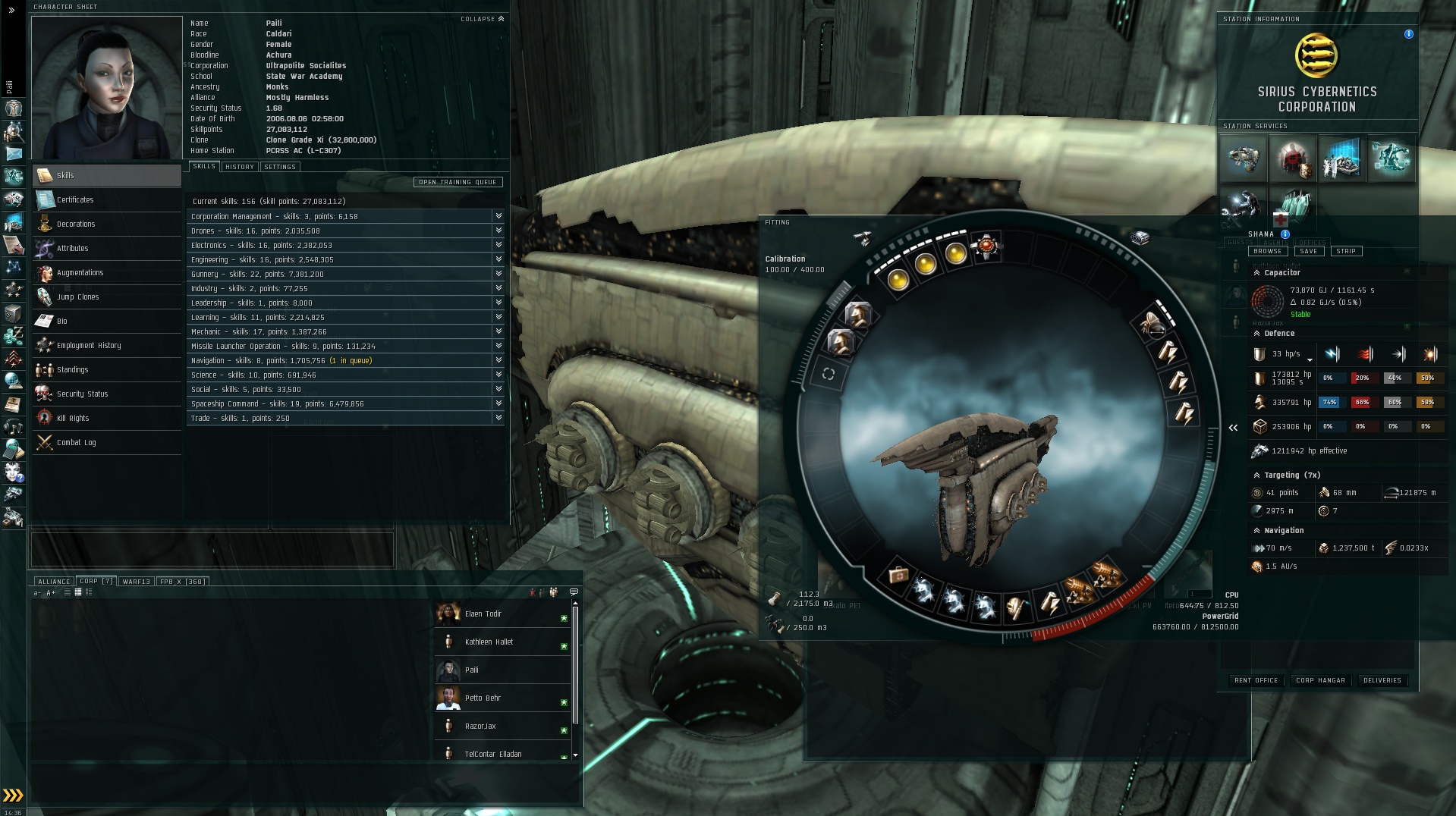Viewport: 1456px width, 816px height.
Task: Switch to the Alliance chat tab
Action: tap(54, 582)
